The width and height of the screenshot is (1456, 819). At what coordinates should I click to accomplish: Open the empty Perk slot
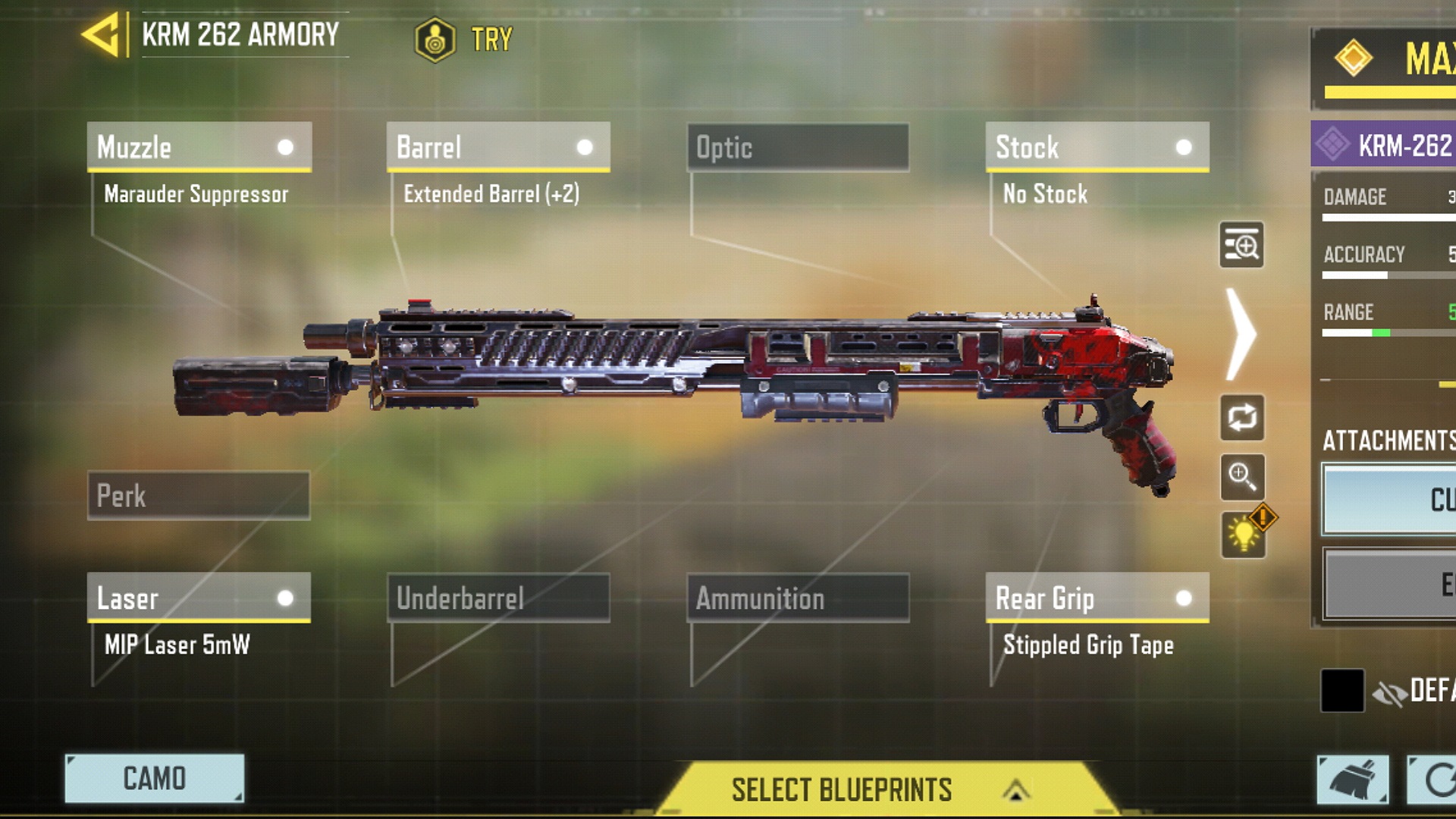point(199,496)
